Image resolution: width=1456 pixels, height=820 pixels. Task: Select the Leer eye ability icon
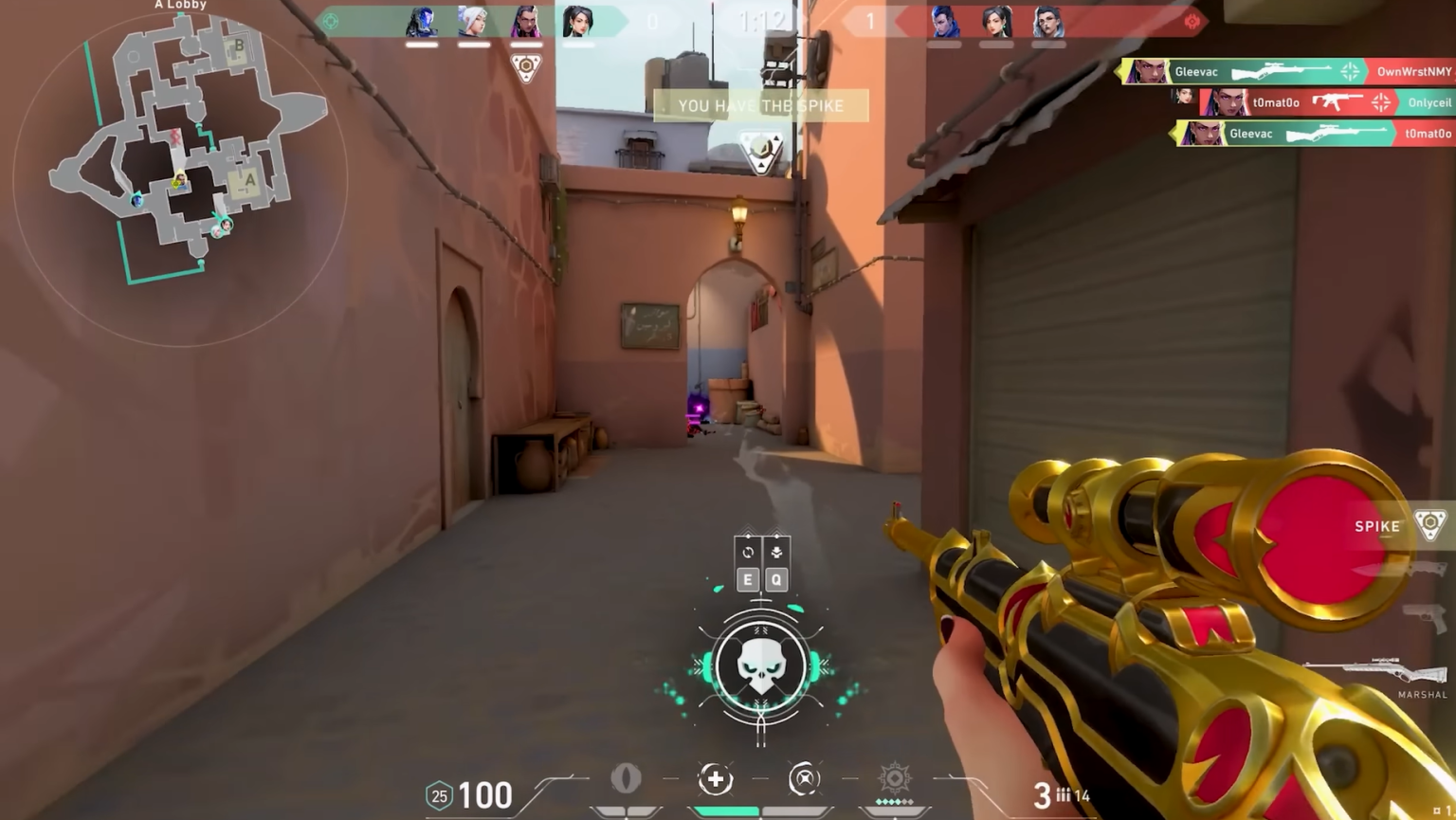[625, 777]
